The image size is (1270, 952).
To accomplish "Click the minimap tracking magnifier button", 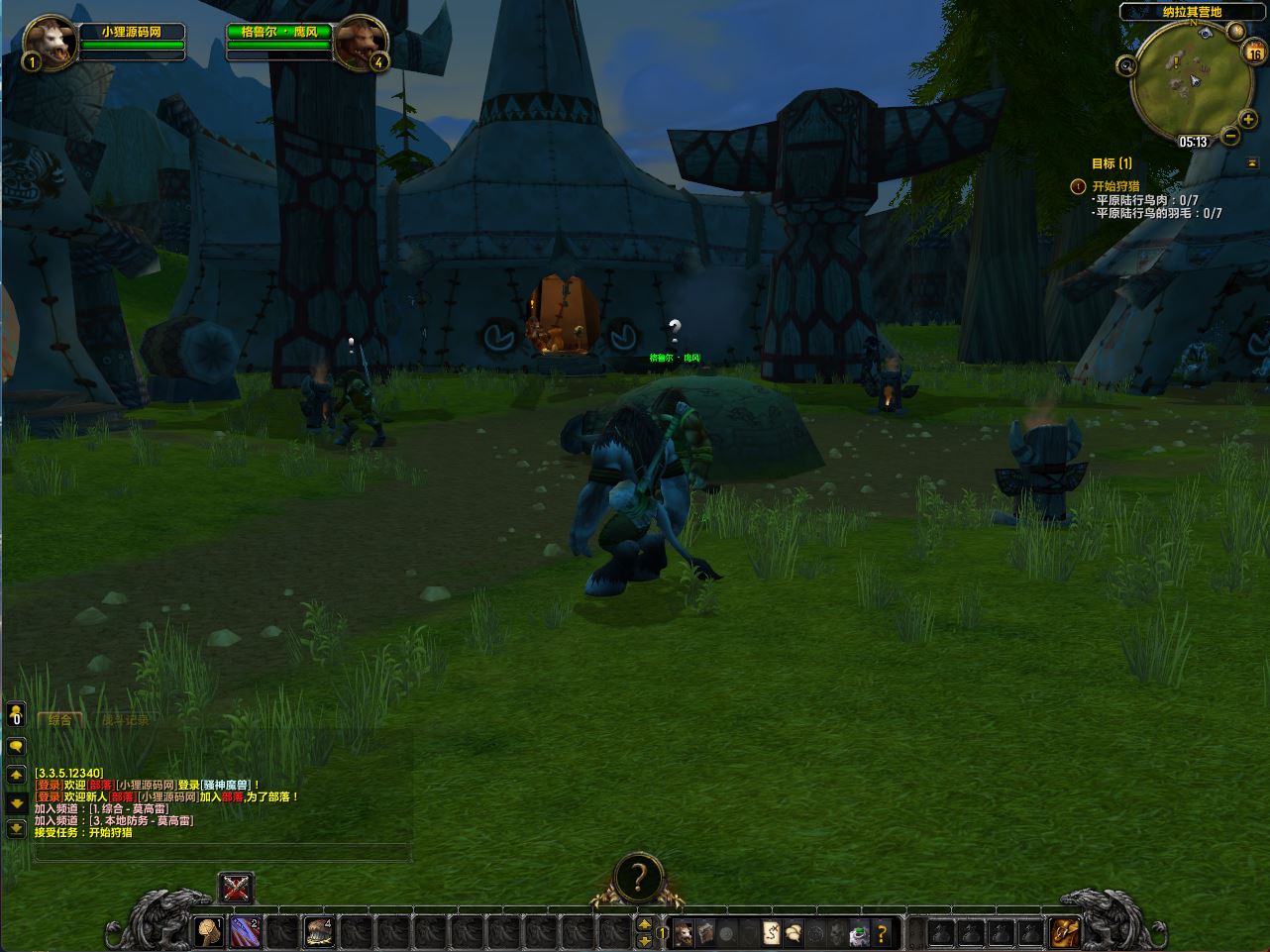I will tap(1126, 66).
